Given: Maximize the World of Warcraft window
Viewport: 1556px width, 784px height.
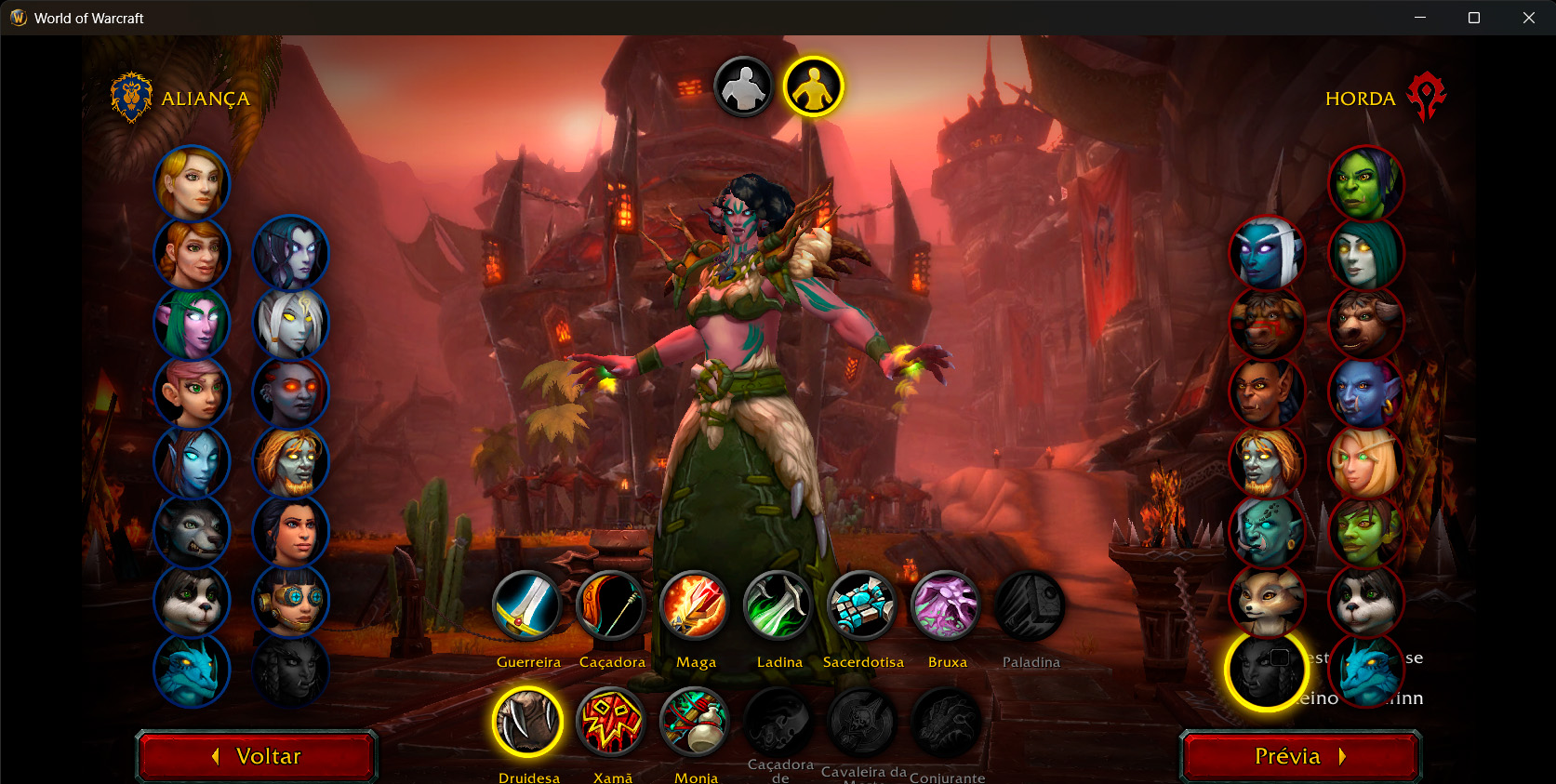Looking at the screenshot, I should pos(1474,18).
